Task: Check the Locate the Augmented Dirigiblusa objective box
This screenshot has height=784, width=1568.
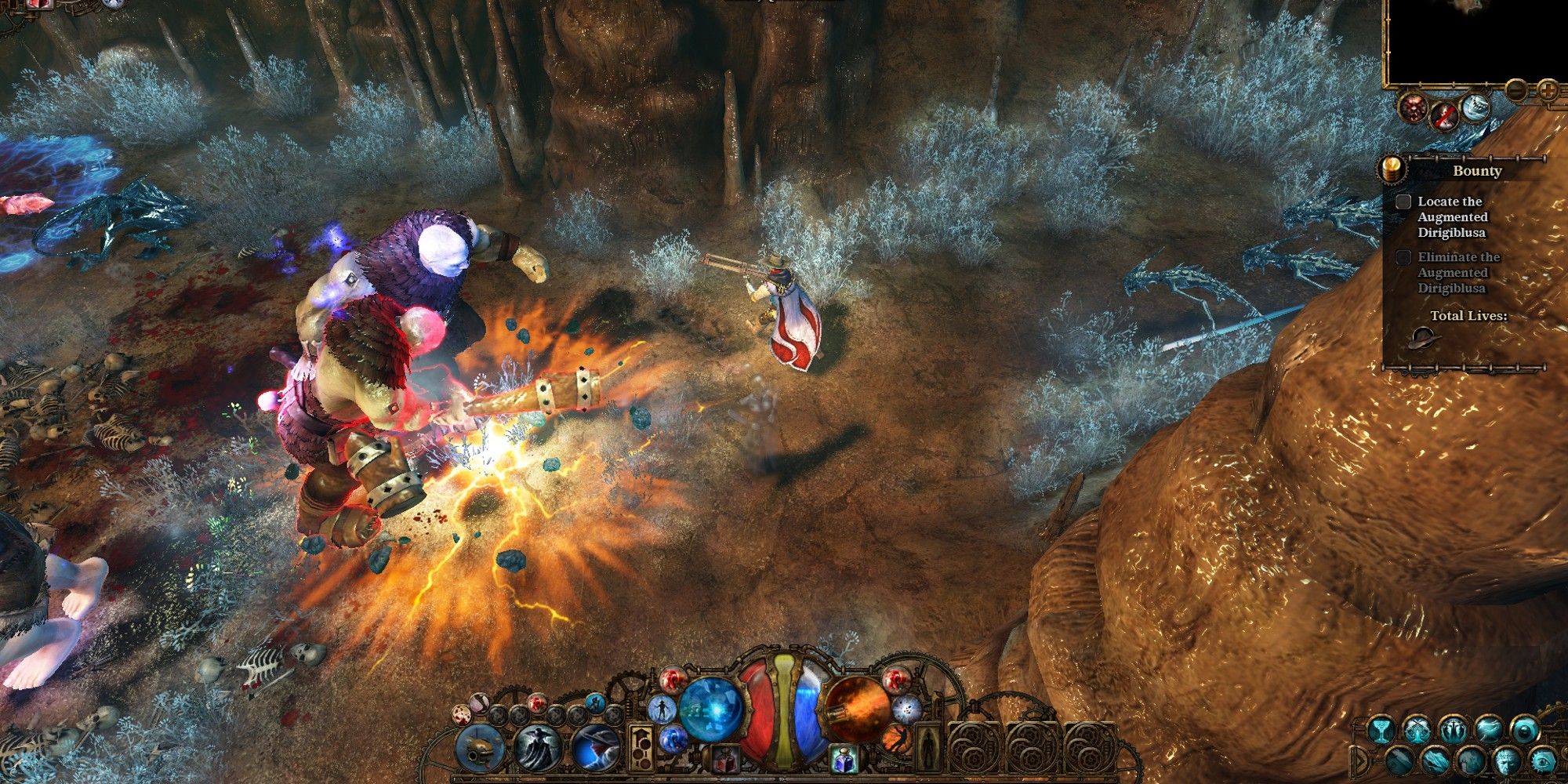Action: (x=1403, y=202)
